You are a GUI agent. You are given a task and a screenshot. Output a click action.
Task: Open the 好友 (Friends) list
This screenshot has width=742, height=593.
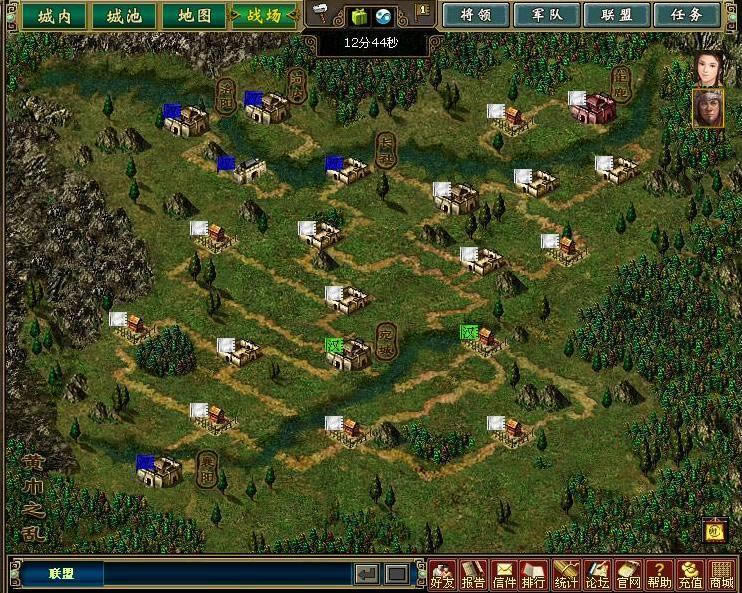click(442, 574)
